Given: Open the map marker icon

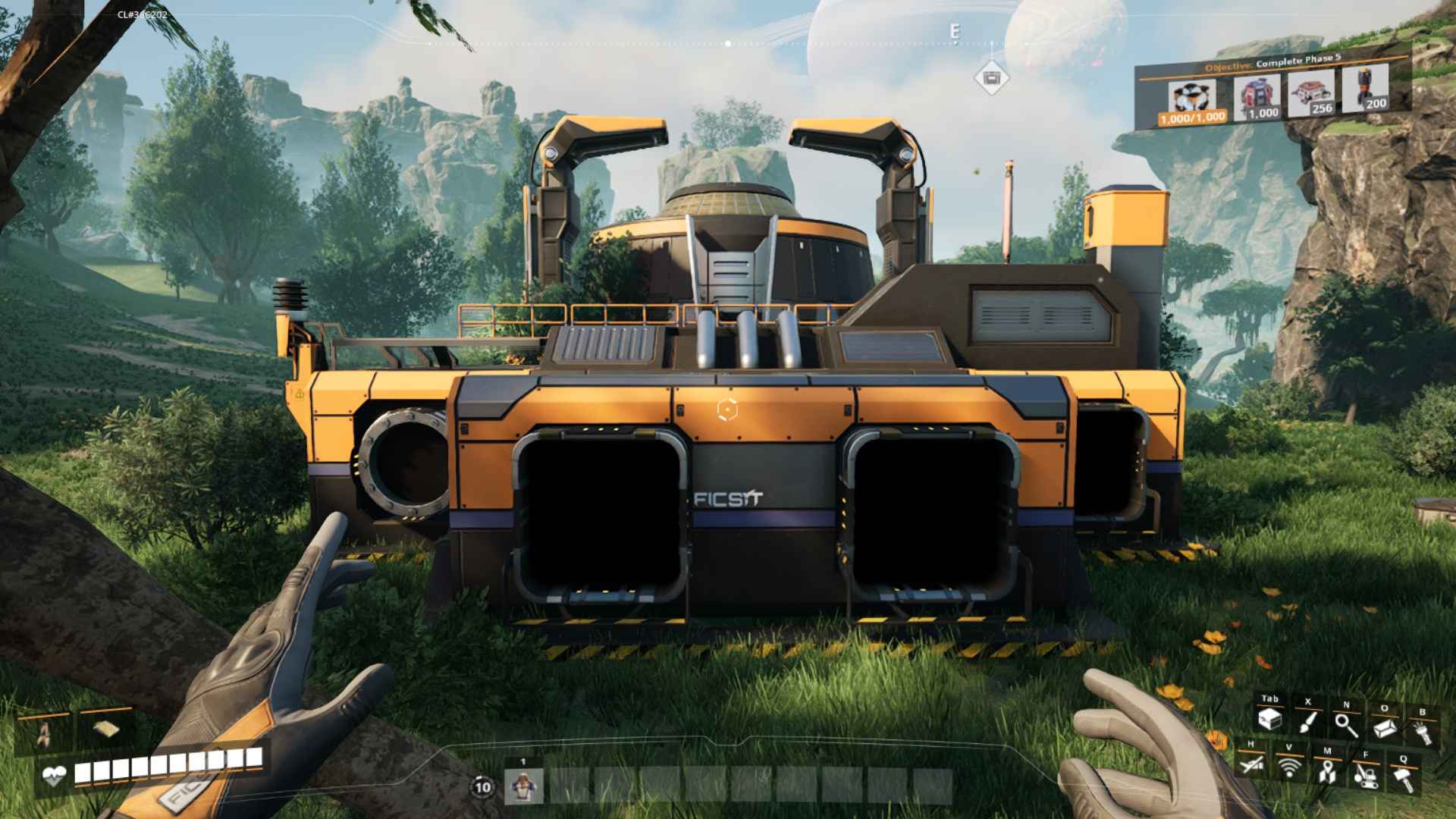Looking at the screenshot, I should coord(1326,771).
